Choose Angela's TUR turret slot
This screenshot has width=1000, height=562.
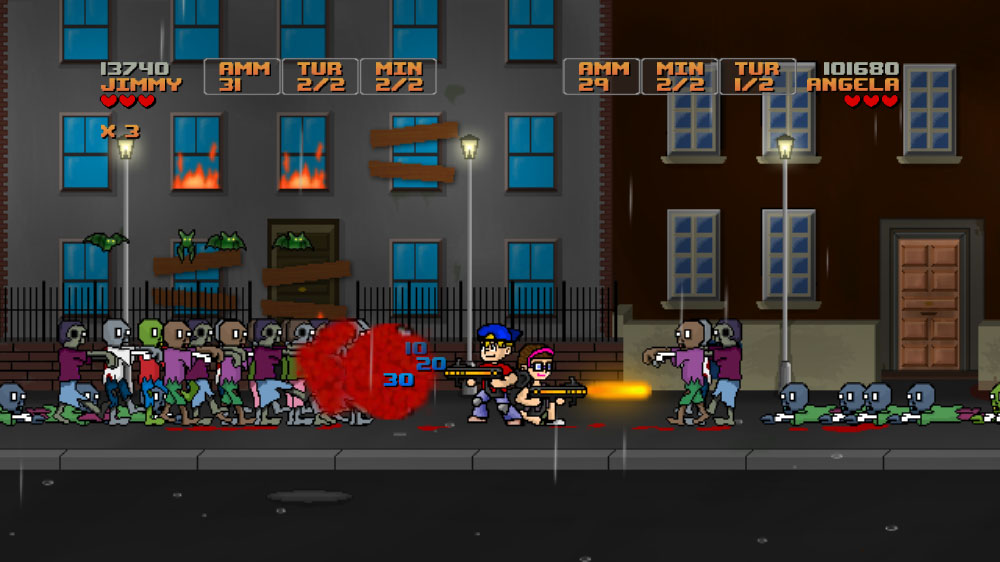tap(757, 77)
